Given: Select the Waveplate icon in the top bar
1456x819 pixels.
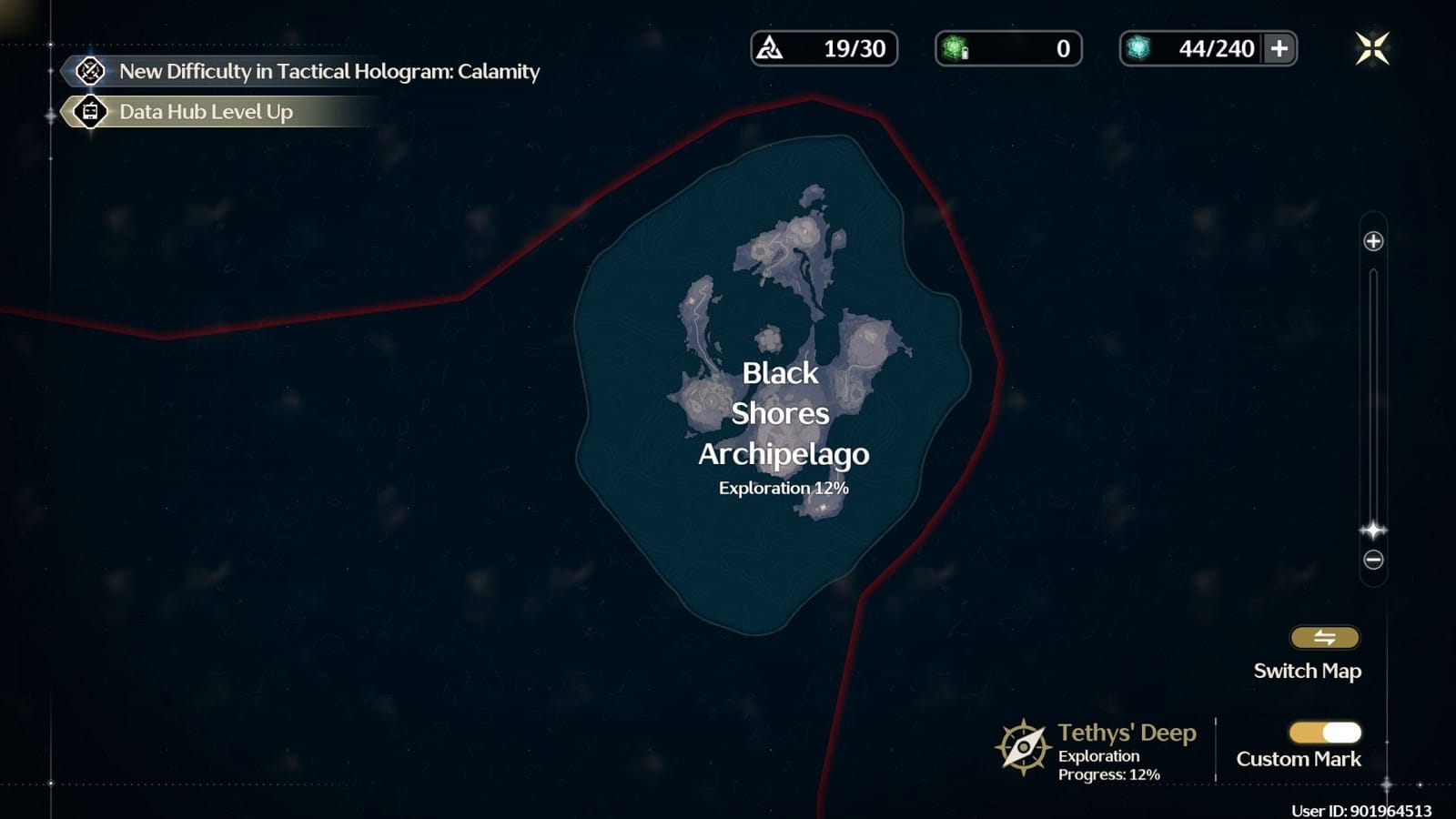Looking at the screenshot, I should coord(769,49).
